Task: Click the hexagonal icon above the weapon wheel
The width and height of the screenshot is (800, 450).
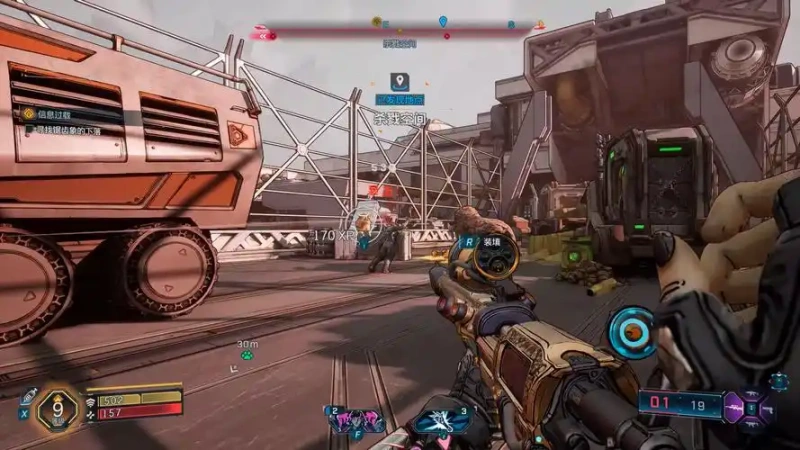Action: click(x=778, y=381)
